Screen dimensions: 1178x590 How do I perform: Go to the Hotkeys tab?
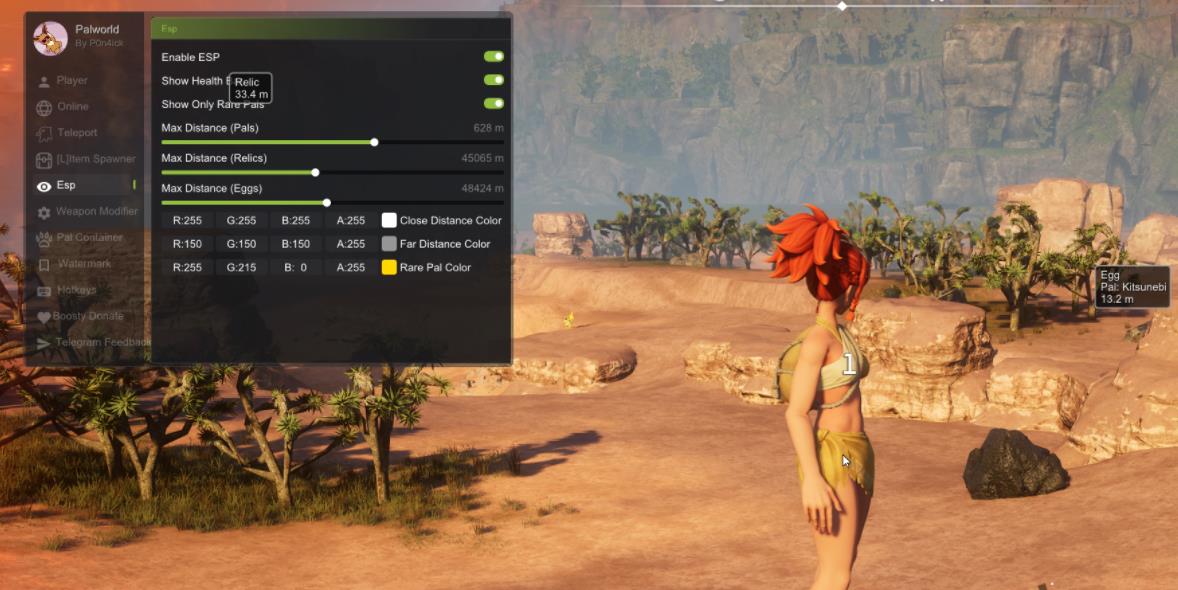pos(77,290)
